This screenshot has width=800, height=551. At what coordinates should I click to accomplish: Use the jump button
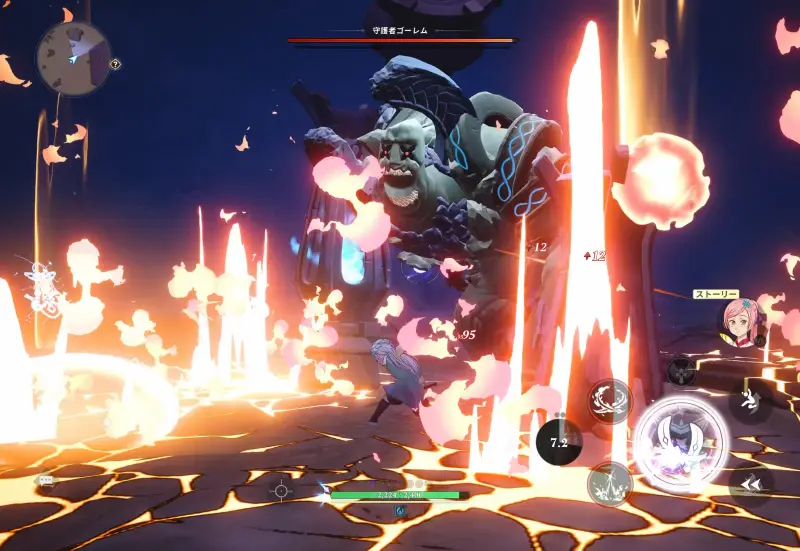point(748,401)
